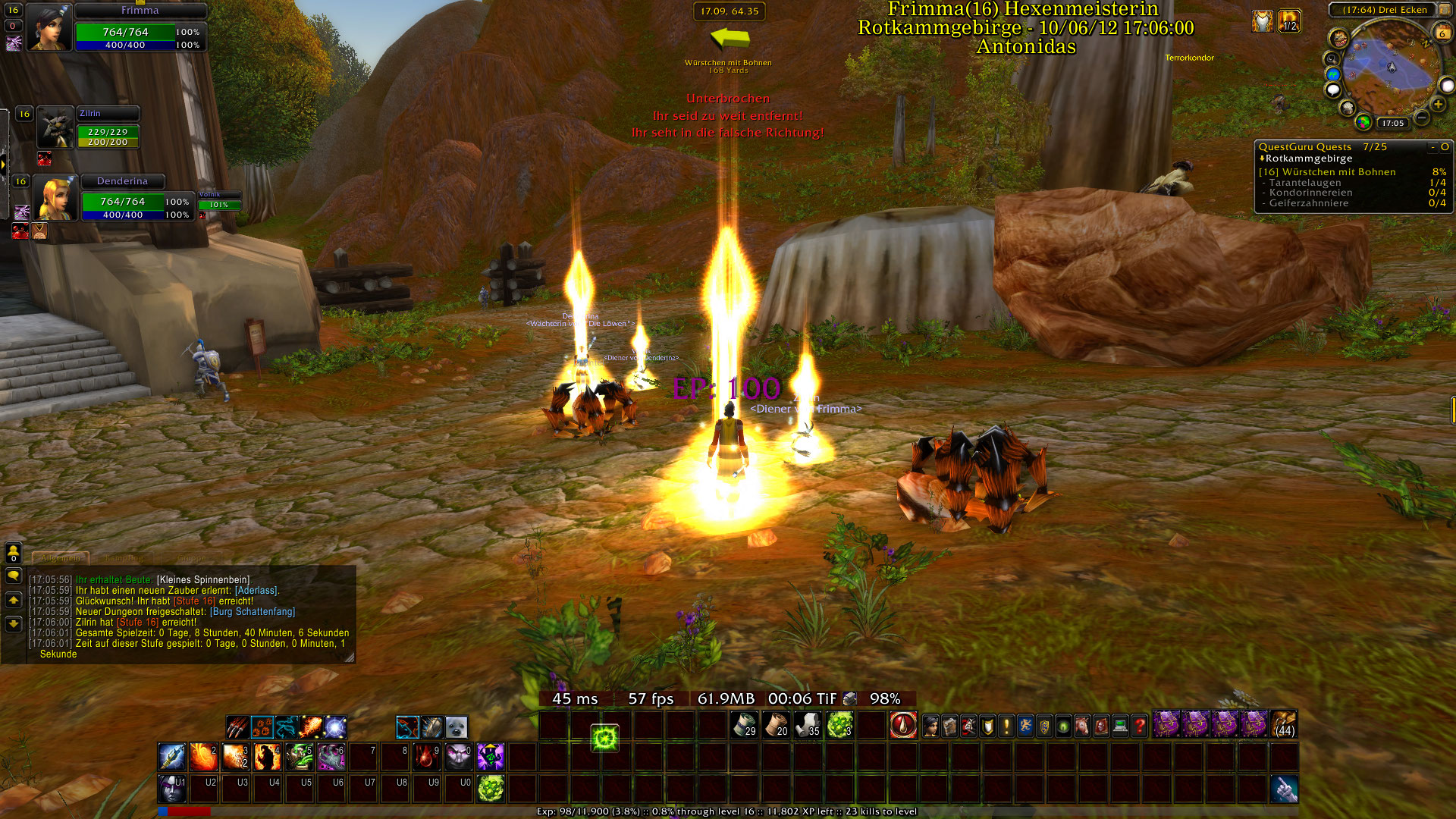The width and height of the screenshot is (1456, 819).
Task: Switch to the Allgemein chat tab
Action: 61,558
